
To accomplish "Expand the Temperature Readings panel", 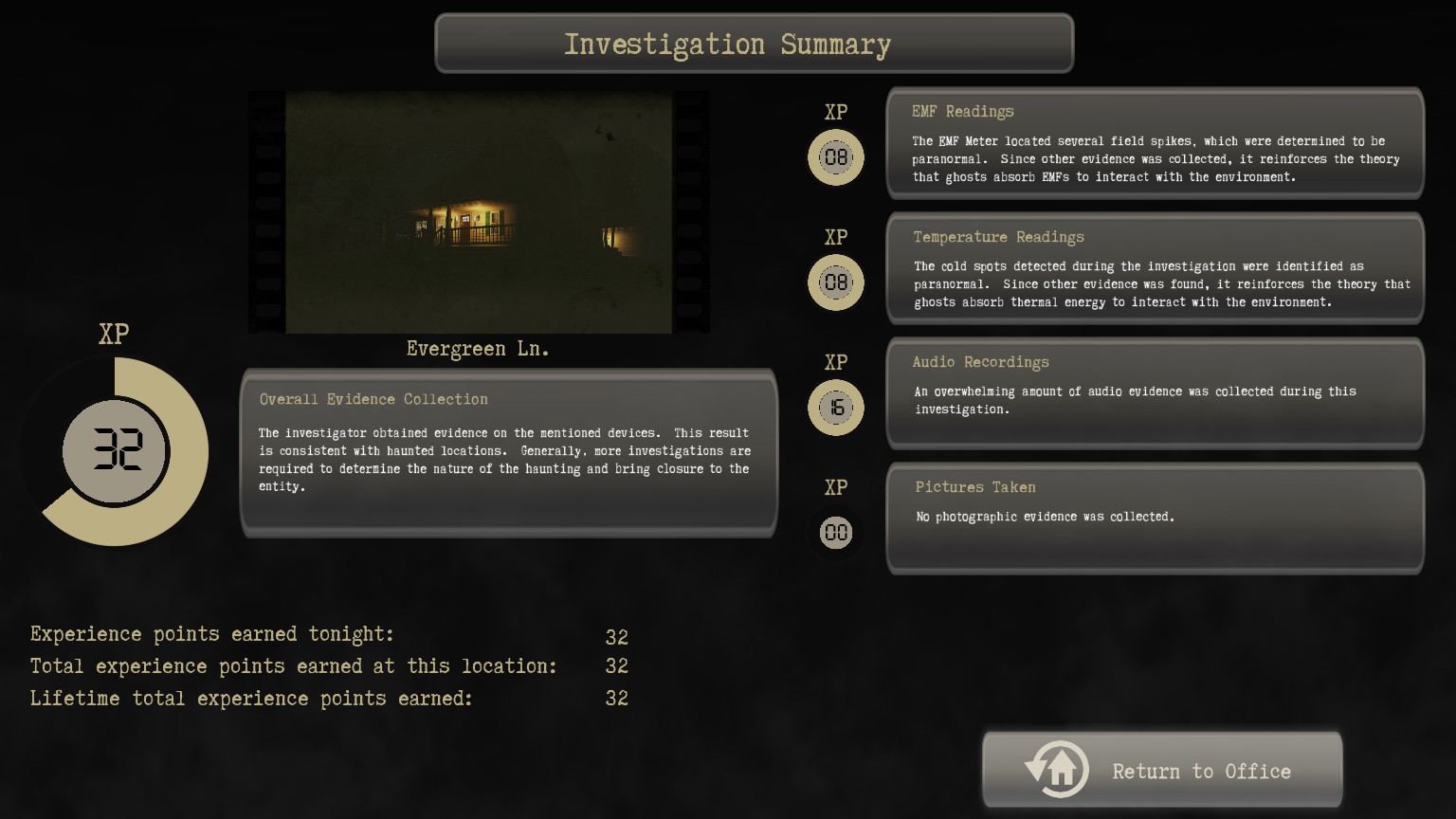I will (1155, 268).
